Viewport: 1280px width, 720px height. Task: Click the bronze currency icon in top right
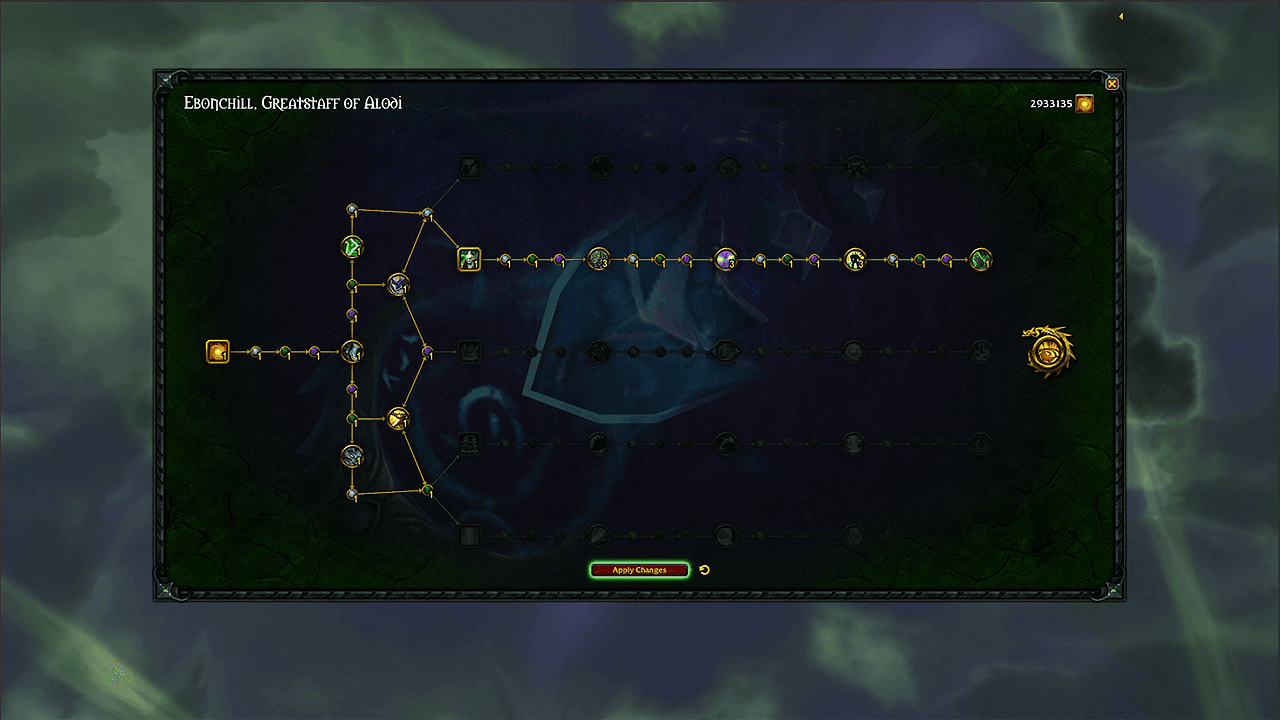tap(1084, 103)
